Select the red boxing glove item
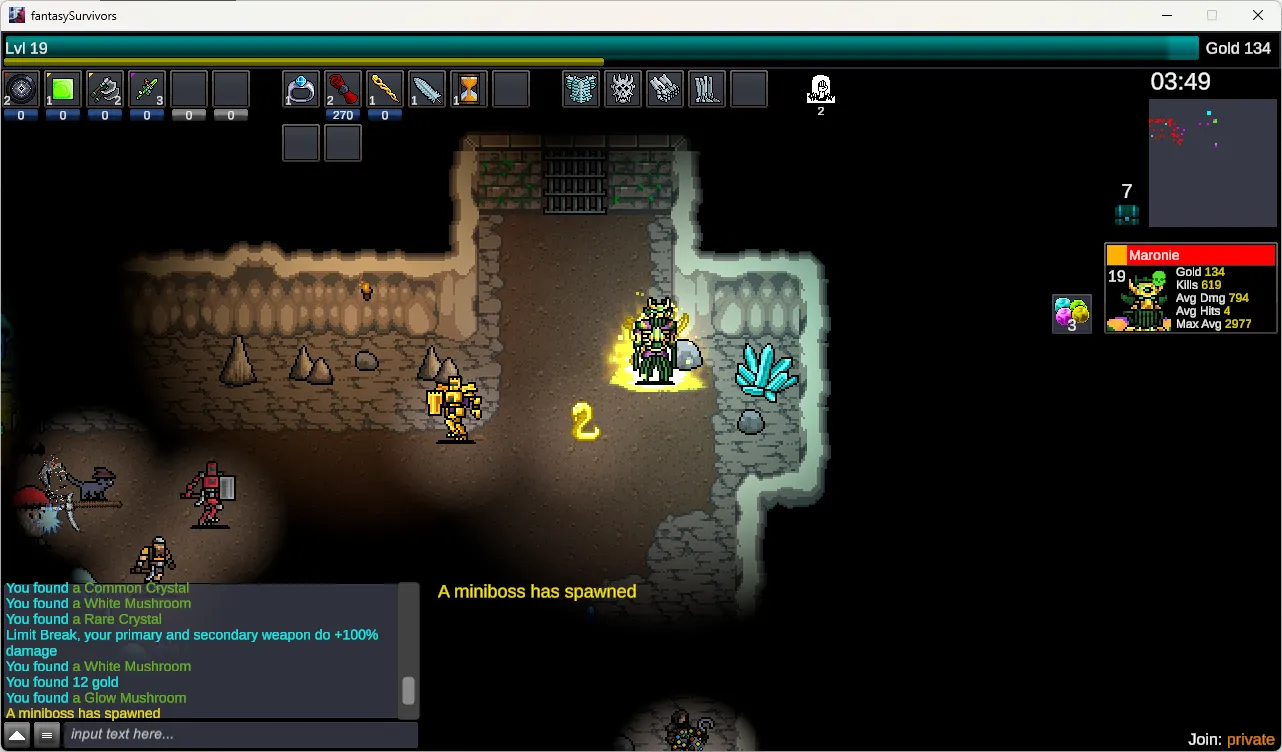Viewport: 1282px width, 752px height. click(x=343, y=90)
